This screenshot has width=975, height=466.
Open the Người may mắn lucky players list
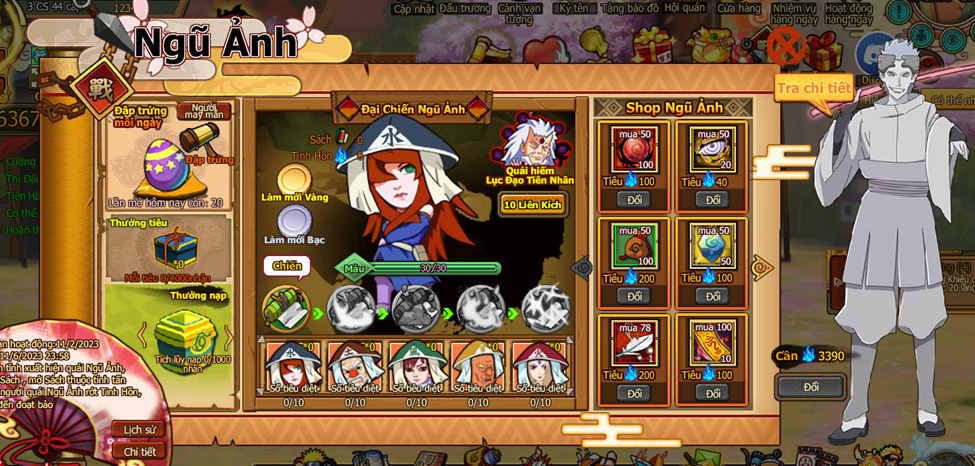(204, 111)
